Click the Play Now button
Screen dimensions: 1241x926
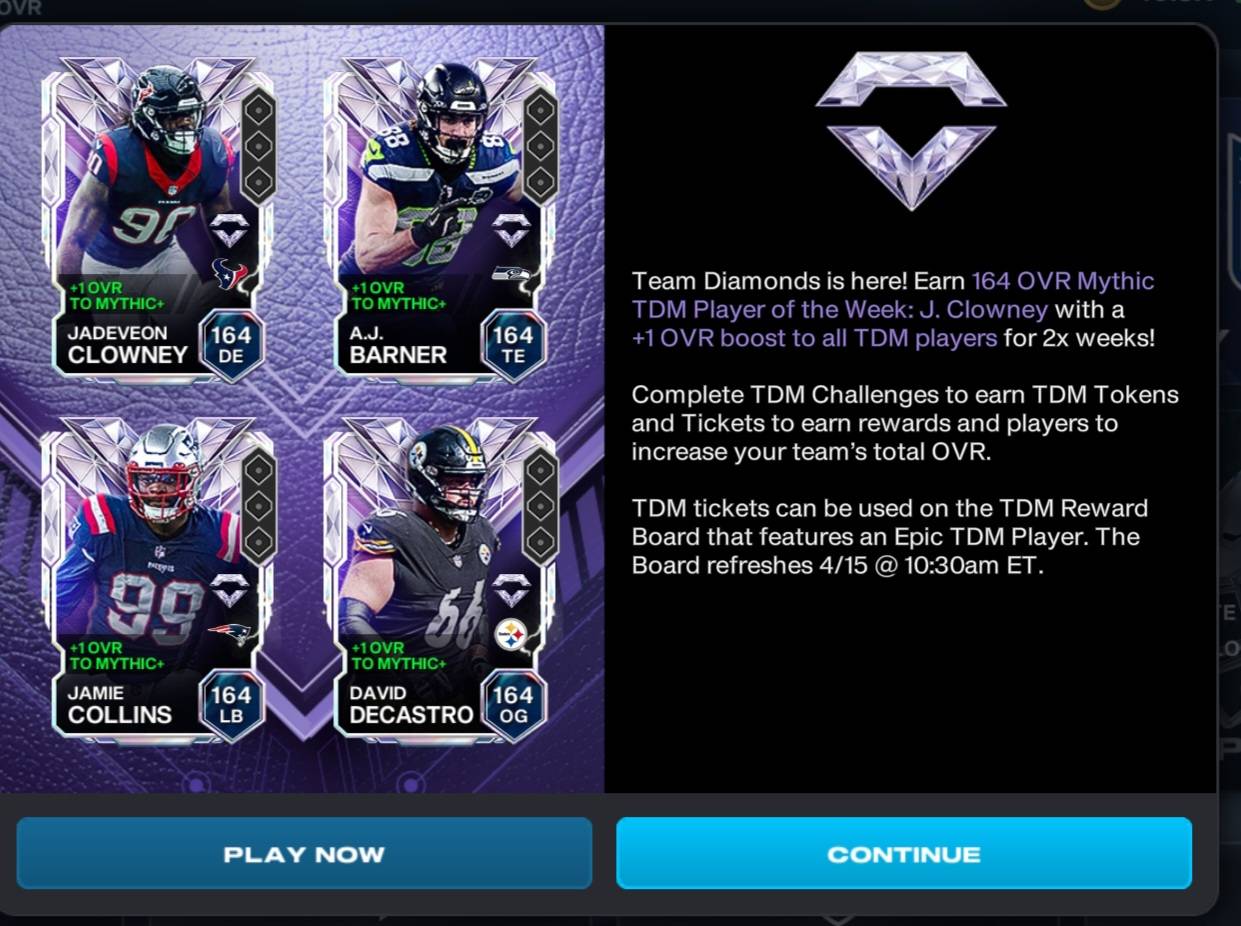[304, 854]
